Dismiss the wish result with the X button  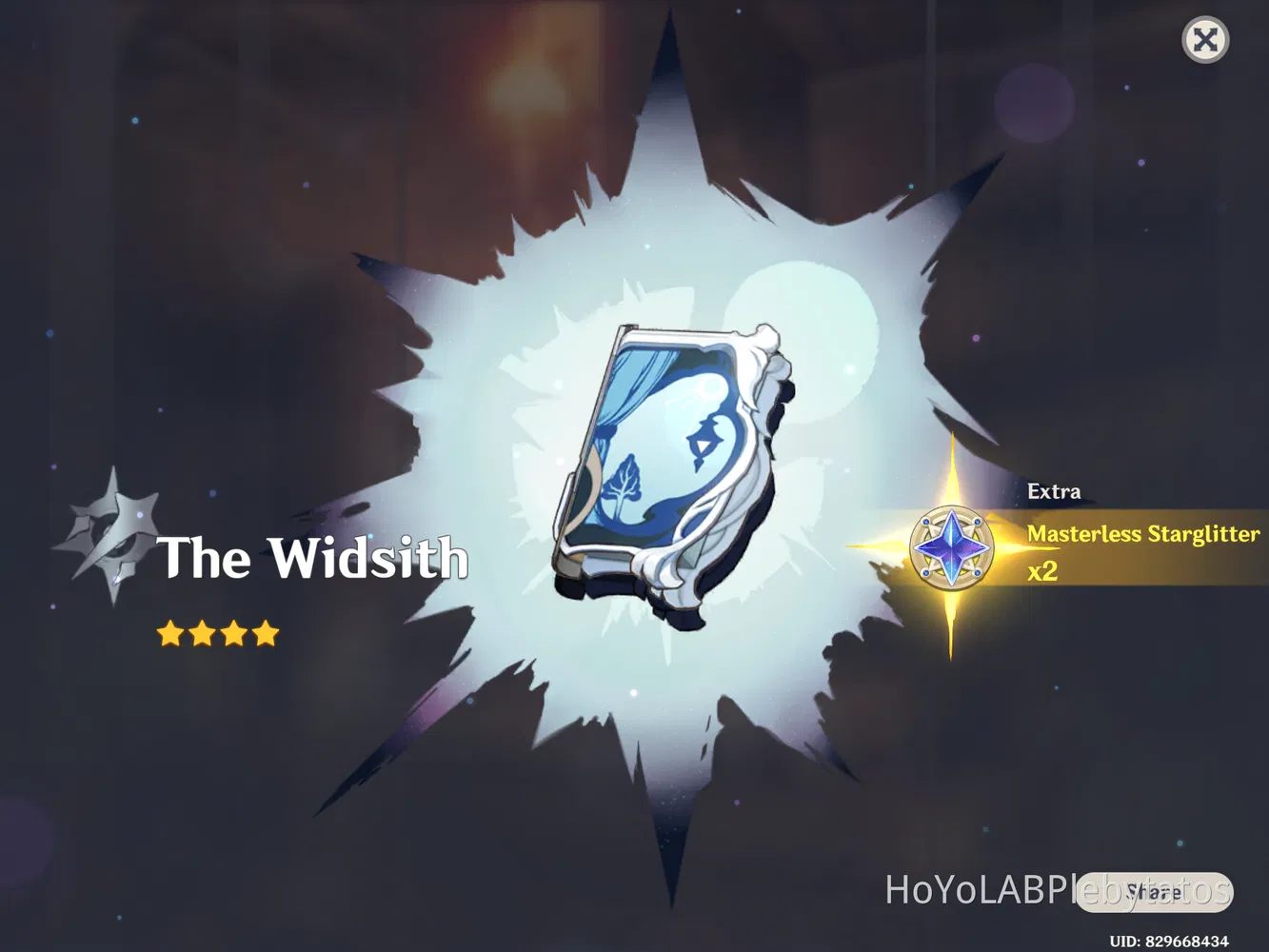point(1206,40)
